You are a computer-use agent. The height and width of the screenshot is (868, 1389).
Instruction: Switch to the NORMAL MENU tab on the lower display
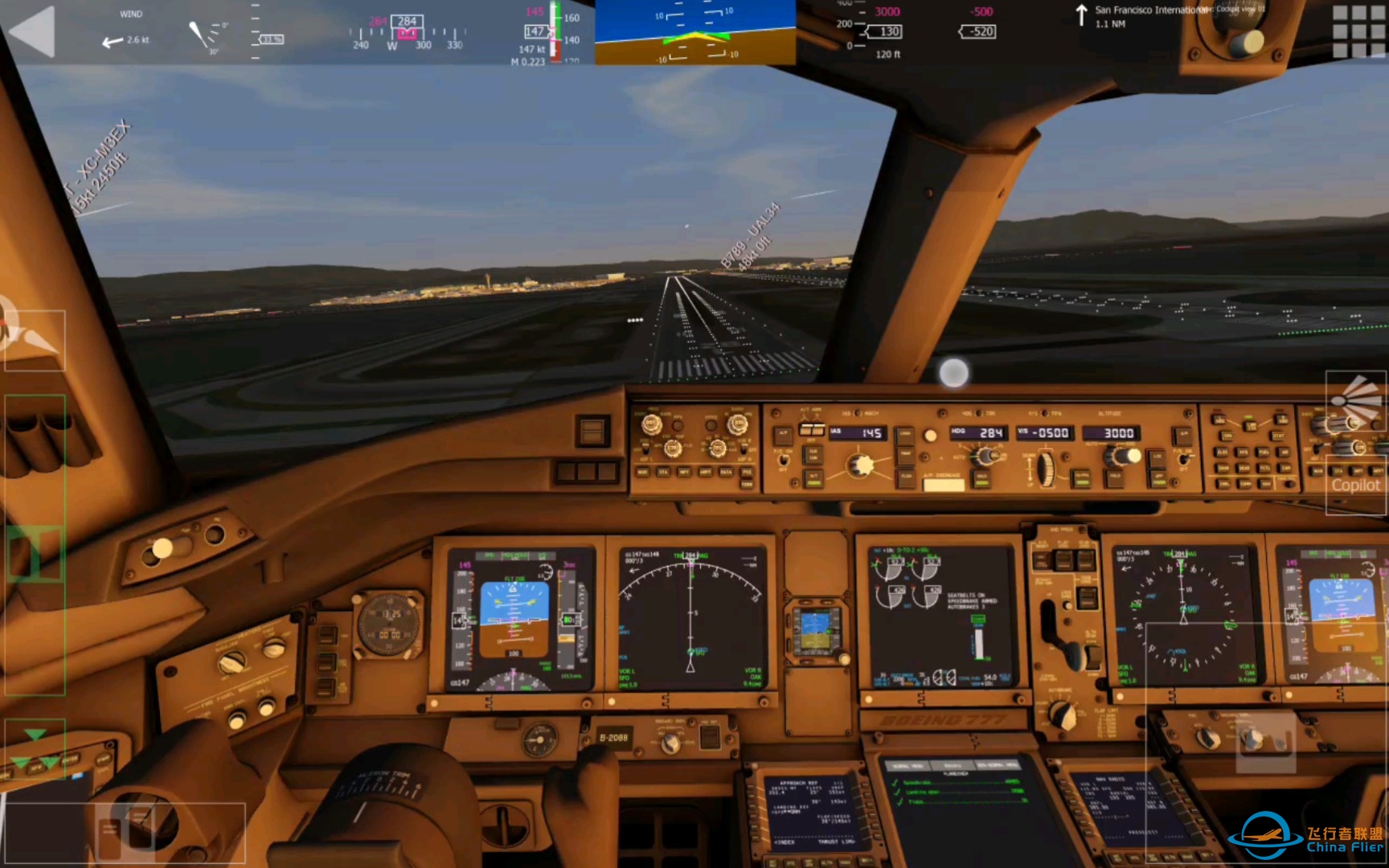click(908, 765)
